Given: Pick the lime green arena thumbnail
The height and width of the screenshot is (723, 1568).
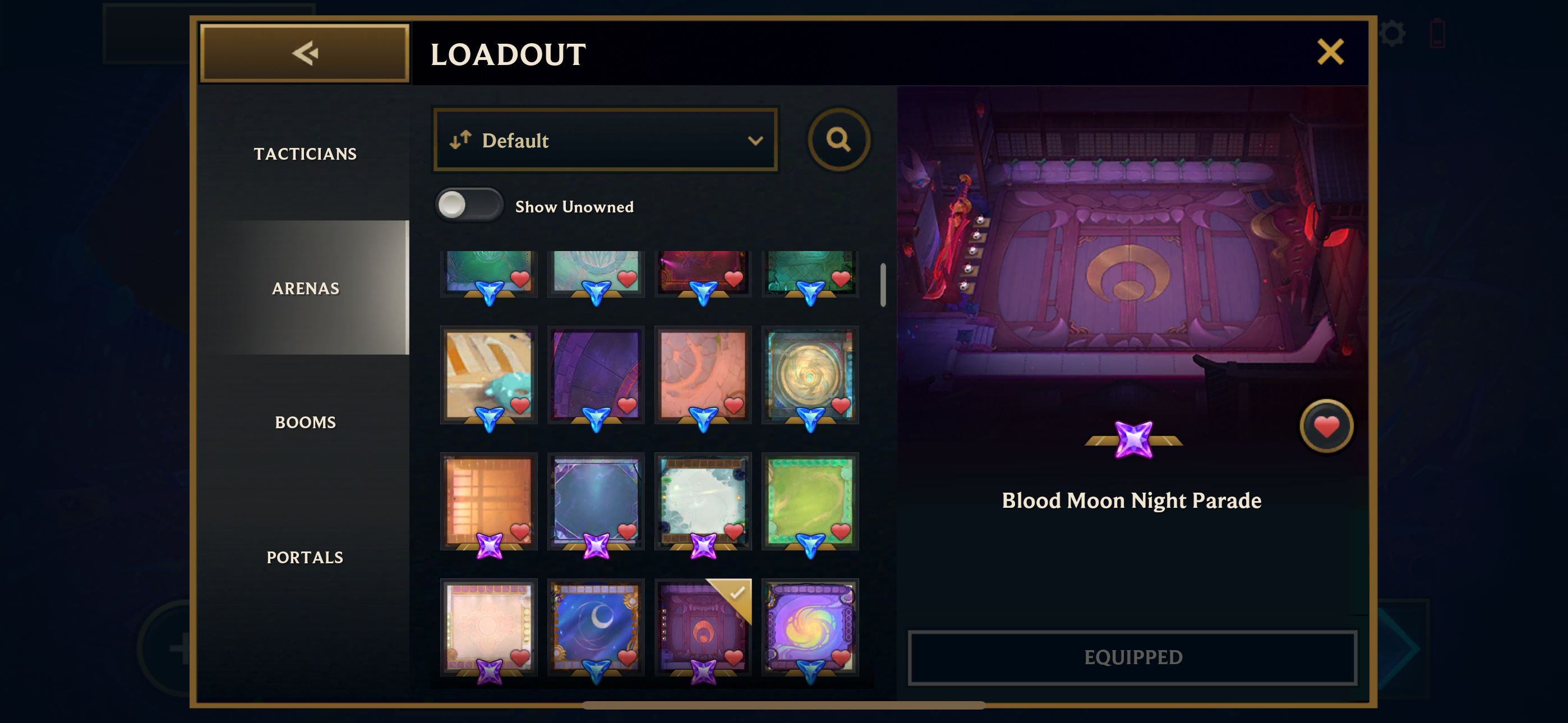Looking at the screenshot, I should click(x=810, y=500).
